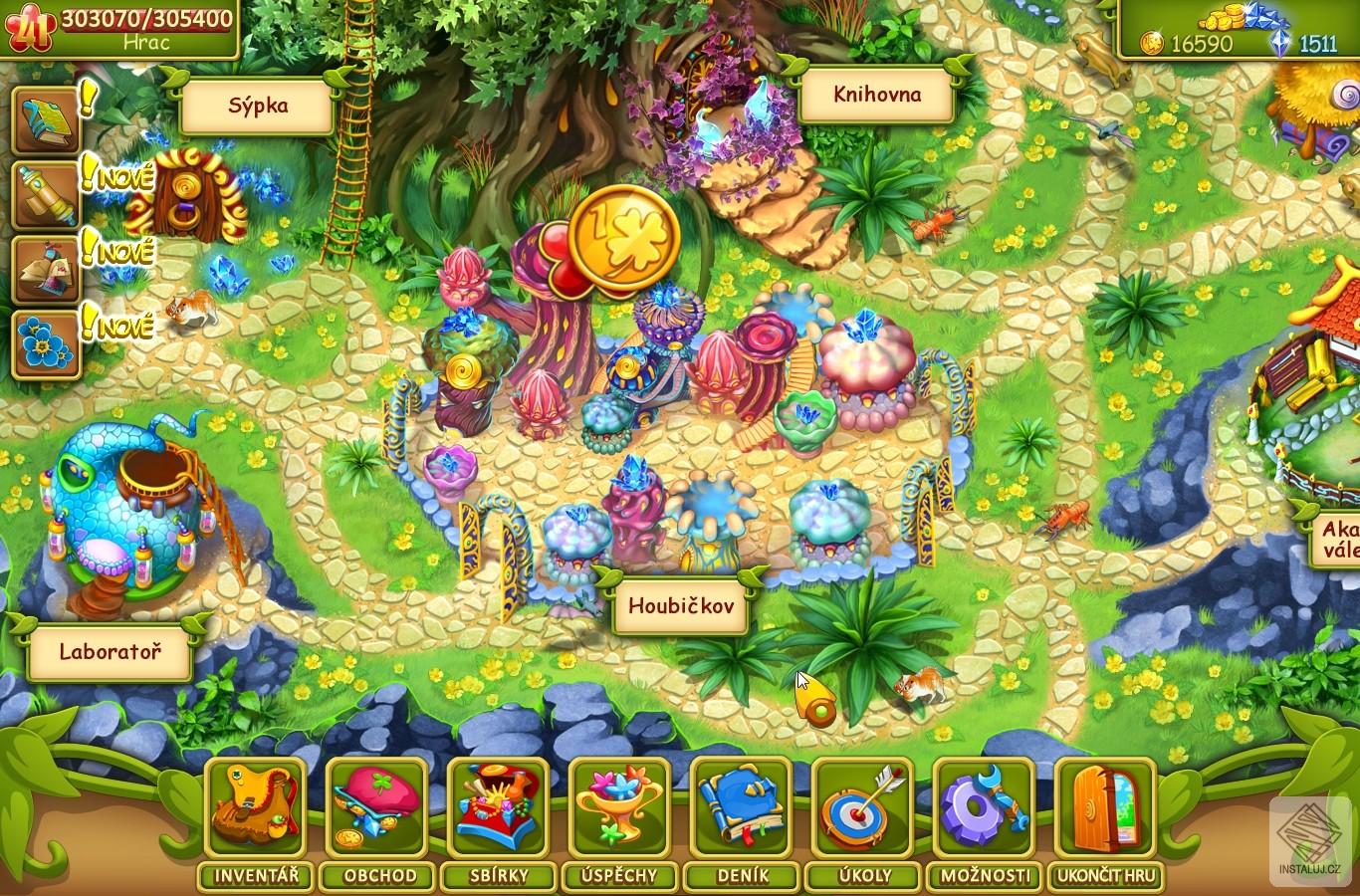Open the blue flowers side icon
This screenshot has width=1360, height=896.
pos(46,344)
